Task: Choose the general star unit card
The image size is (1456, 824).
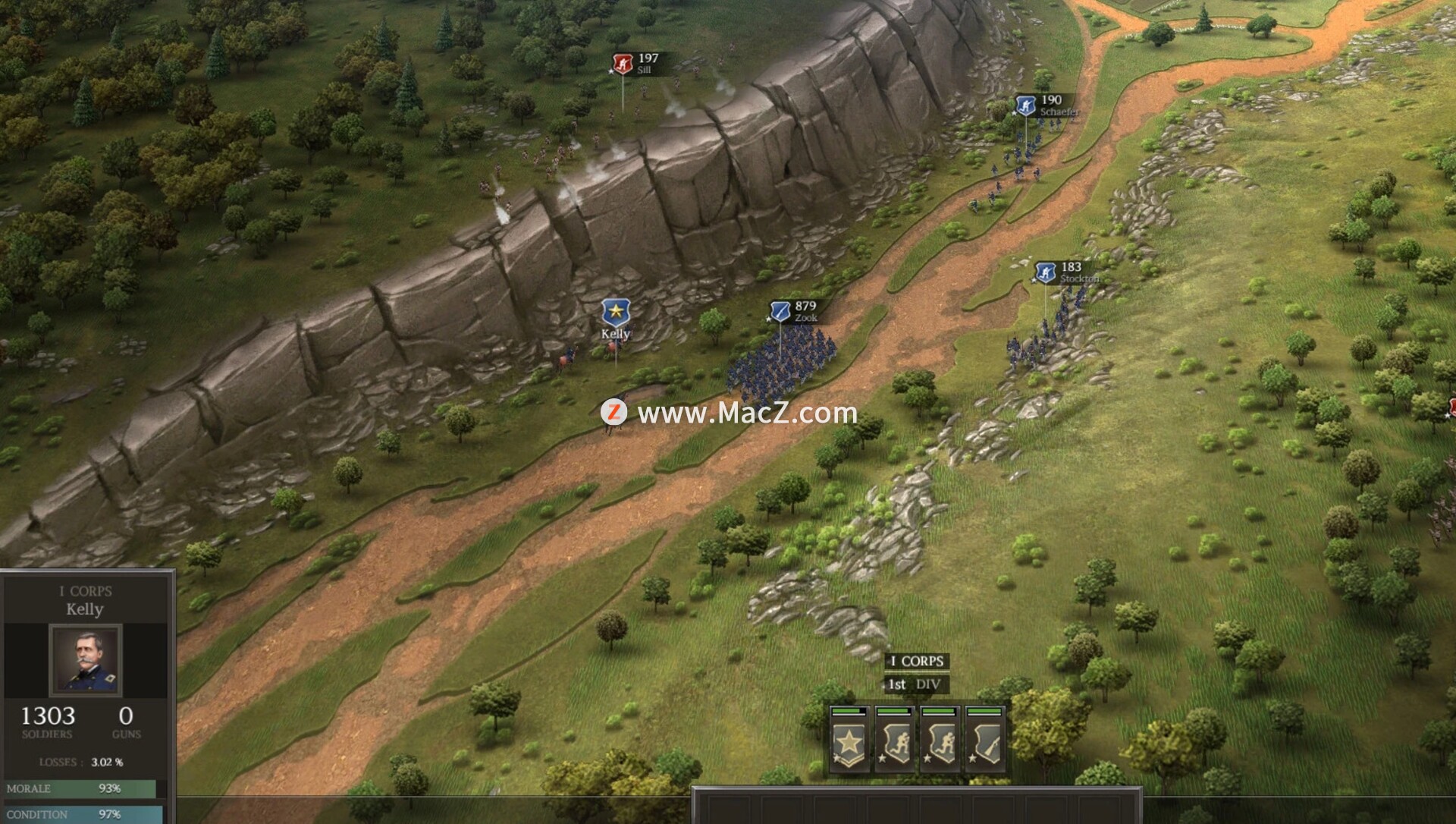Action: (x=849, y=741)
